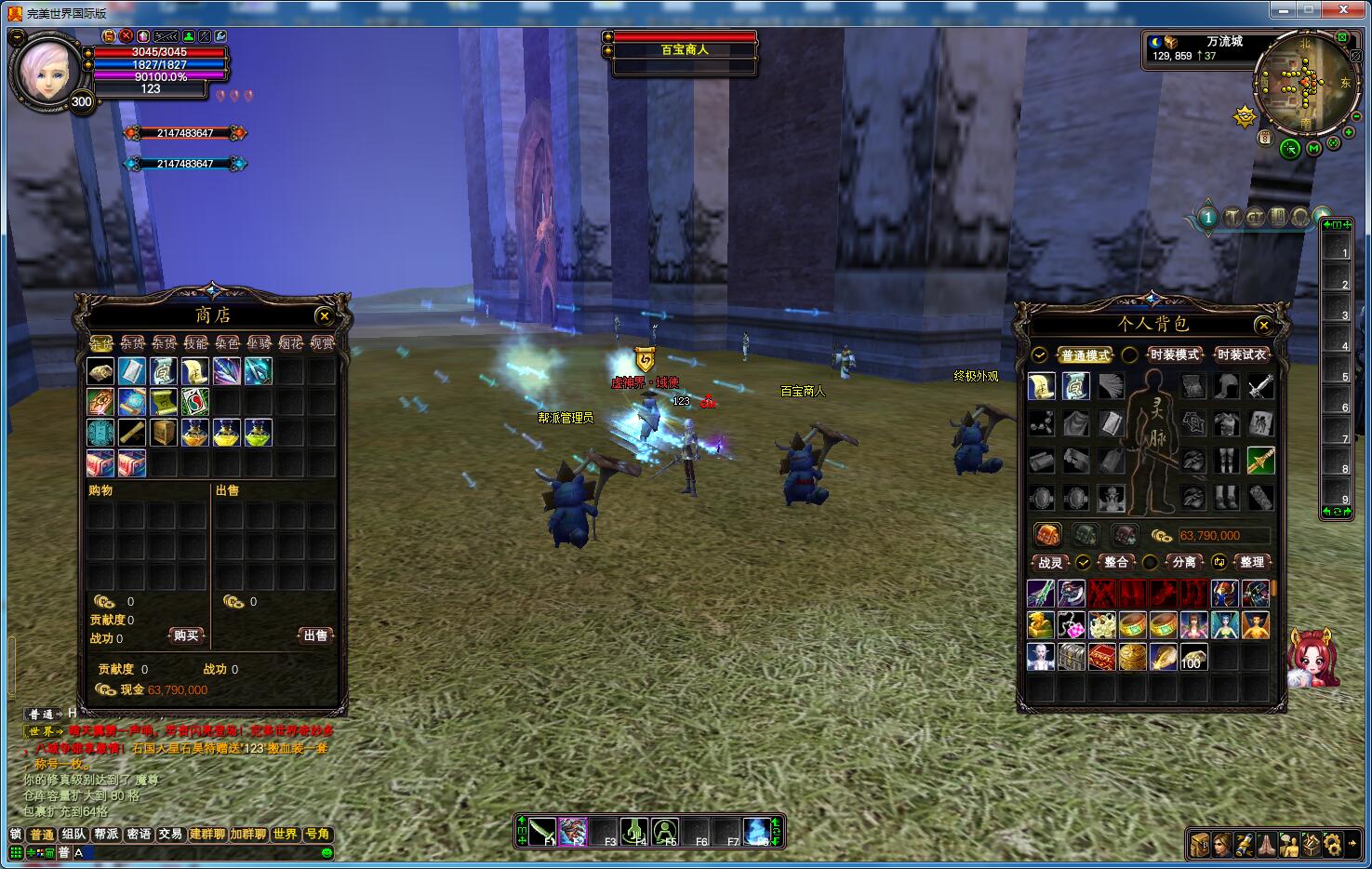Select the 烟花 fireworks shop tab
Viewport: 1372px width, 869px height.
click(x=291, y=343)
